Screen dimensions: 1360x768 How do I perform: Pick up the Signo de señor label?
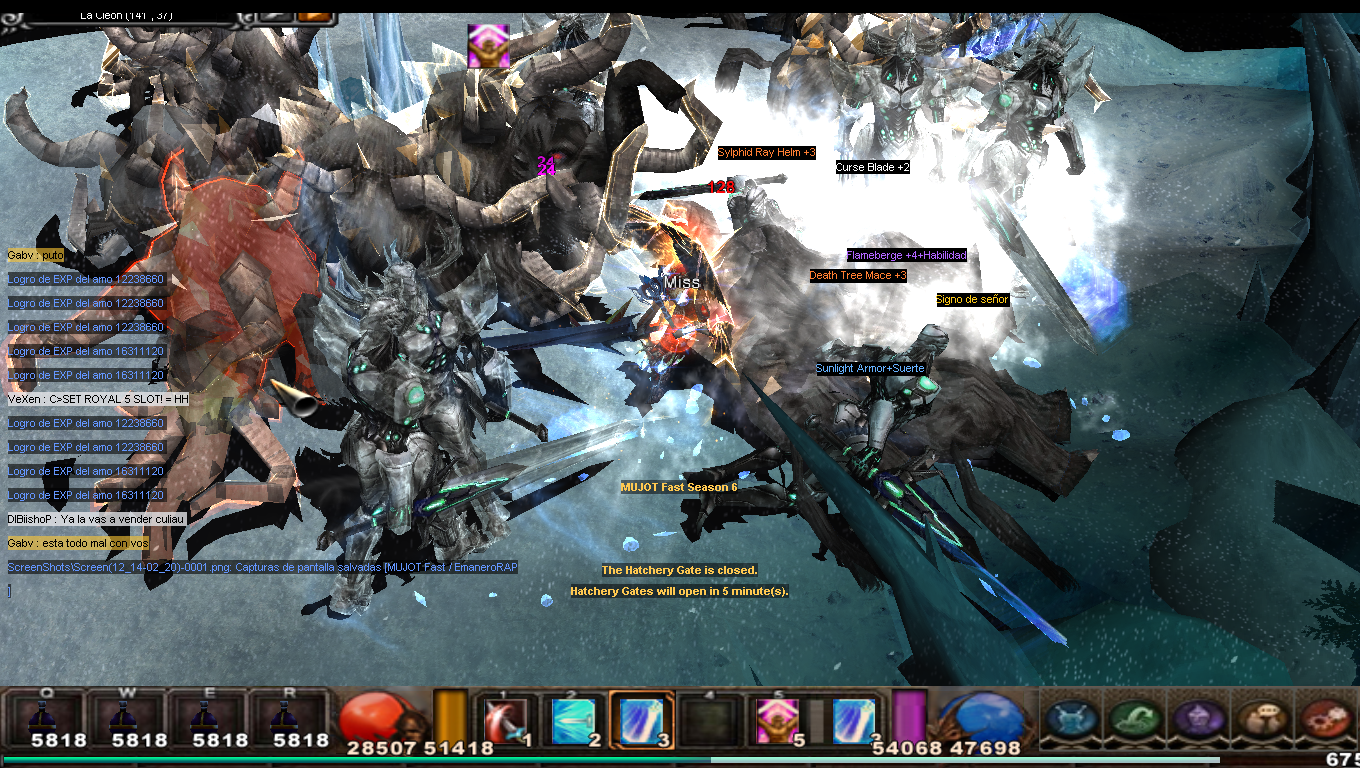point(972,299)
